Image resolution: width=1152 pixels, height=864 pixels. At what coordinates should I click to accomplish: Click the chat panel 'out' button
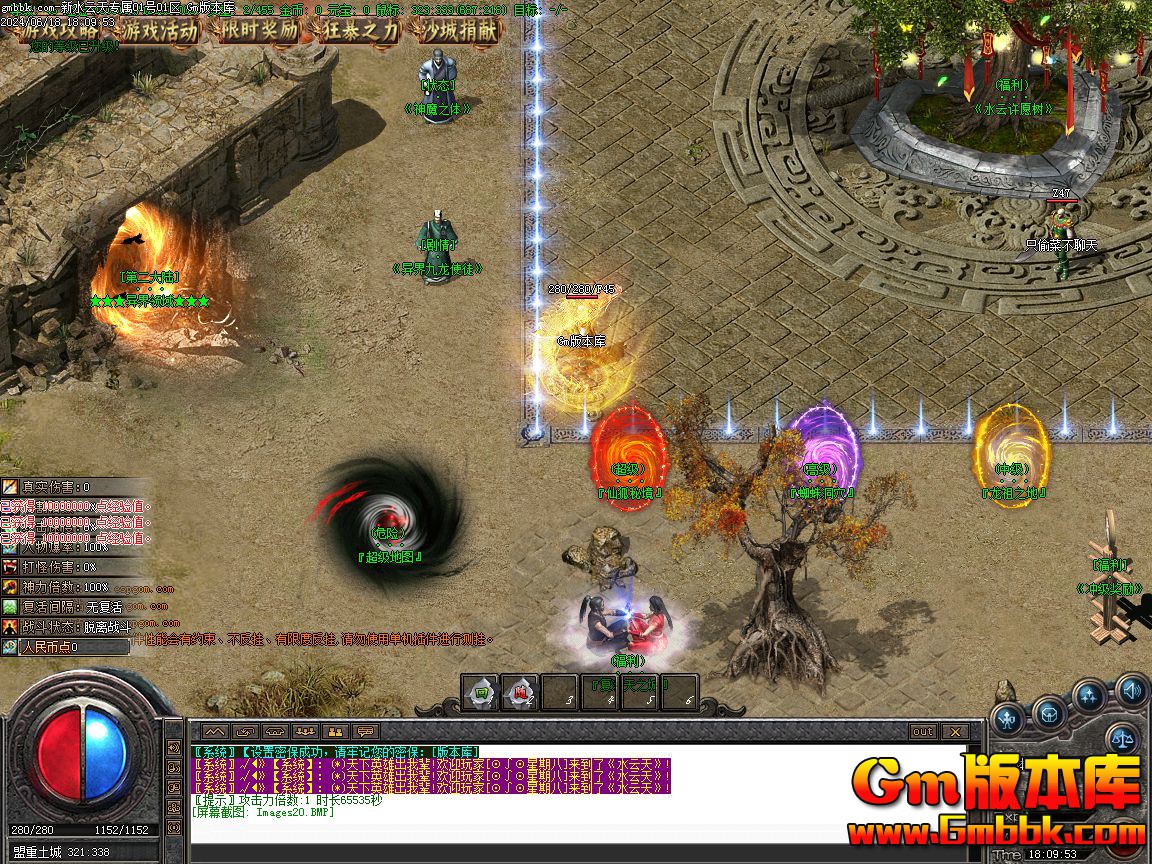tap(922, 731)
